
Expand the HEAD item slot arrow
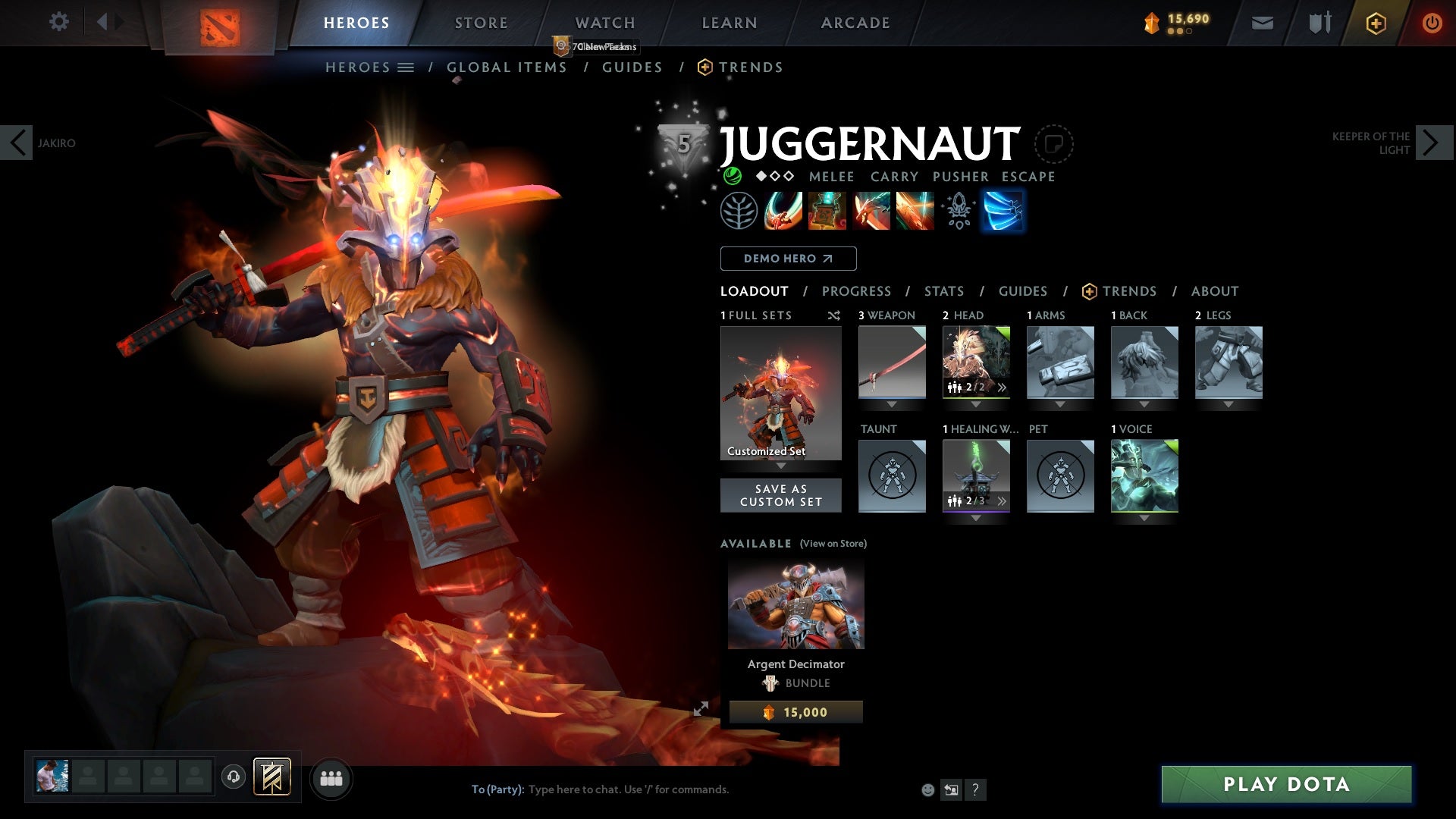(977, 403)
